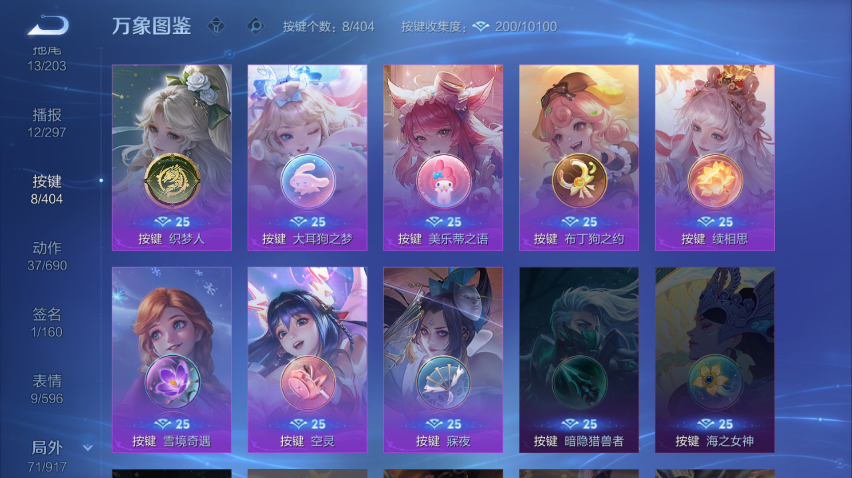Select the 织梦人 button skin card
The width and height of the screenshot is (852, 478).
[x=172, y=157]
